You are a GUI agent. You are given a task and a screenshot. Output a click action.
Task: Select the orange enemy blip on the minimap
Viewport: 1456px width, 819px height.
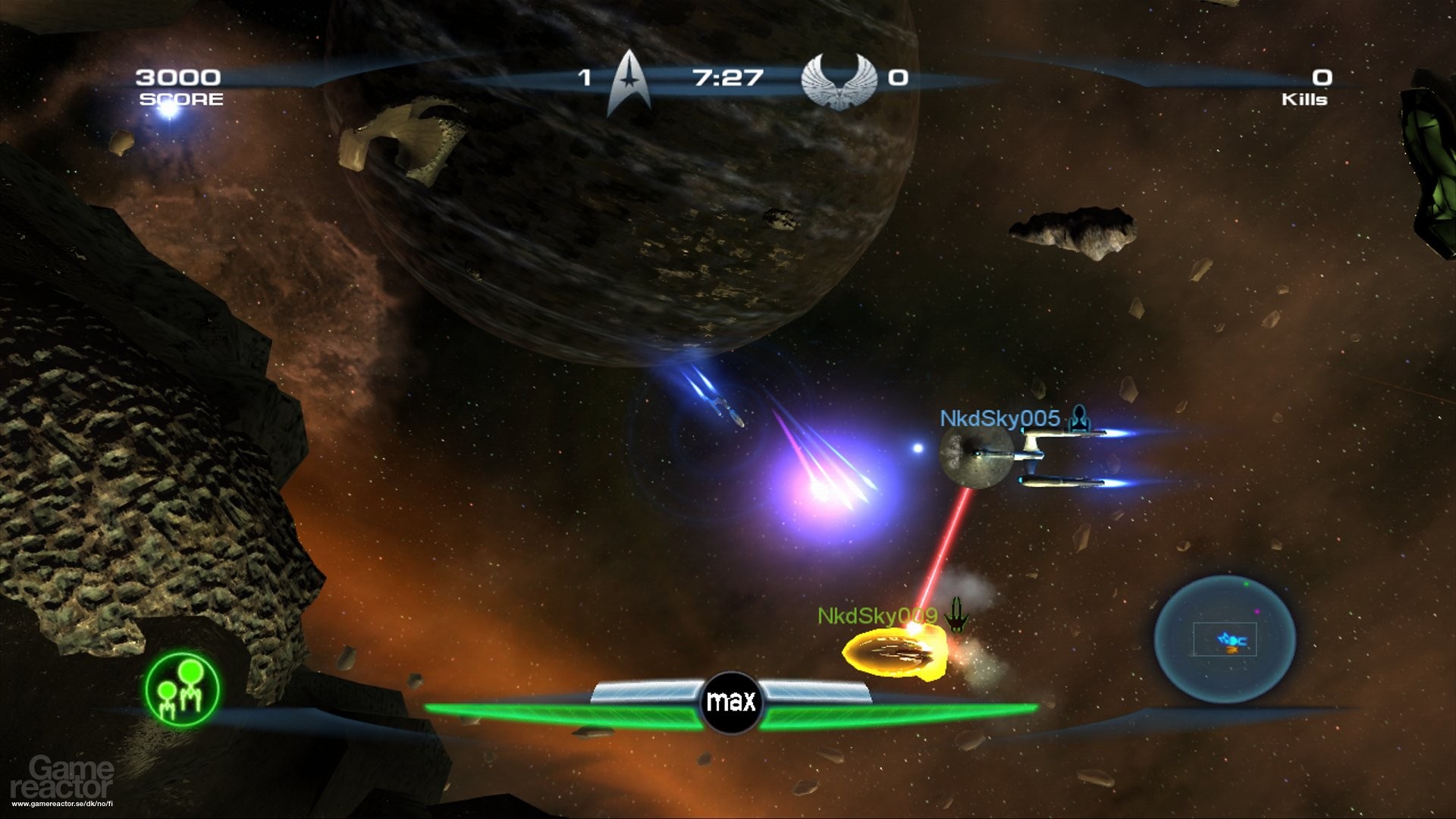[1232, 650]
